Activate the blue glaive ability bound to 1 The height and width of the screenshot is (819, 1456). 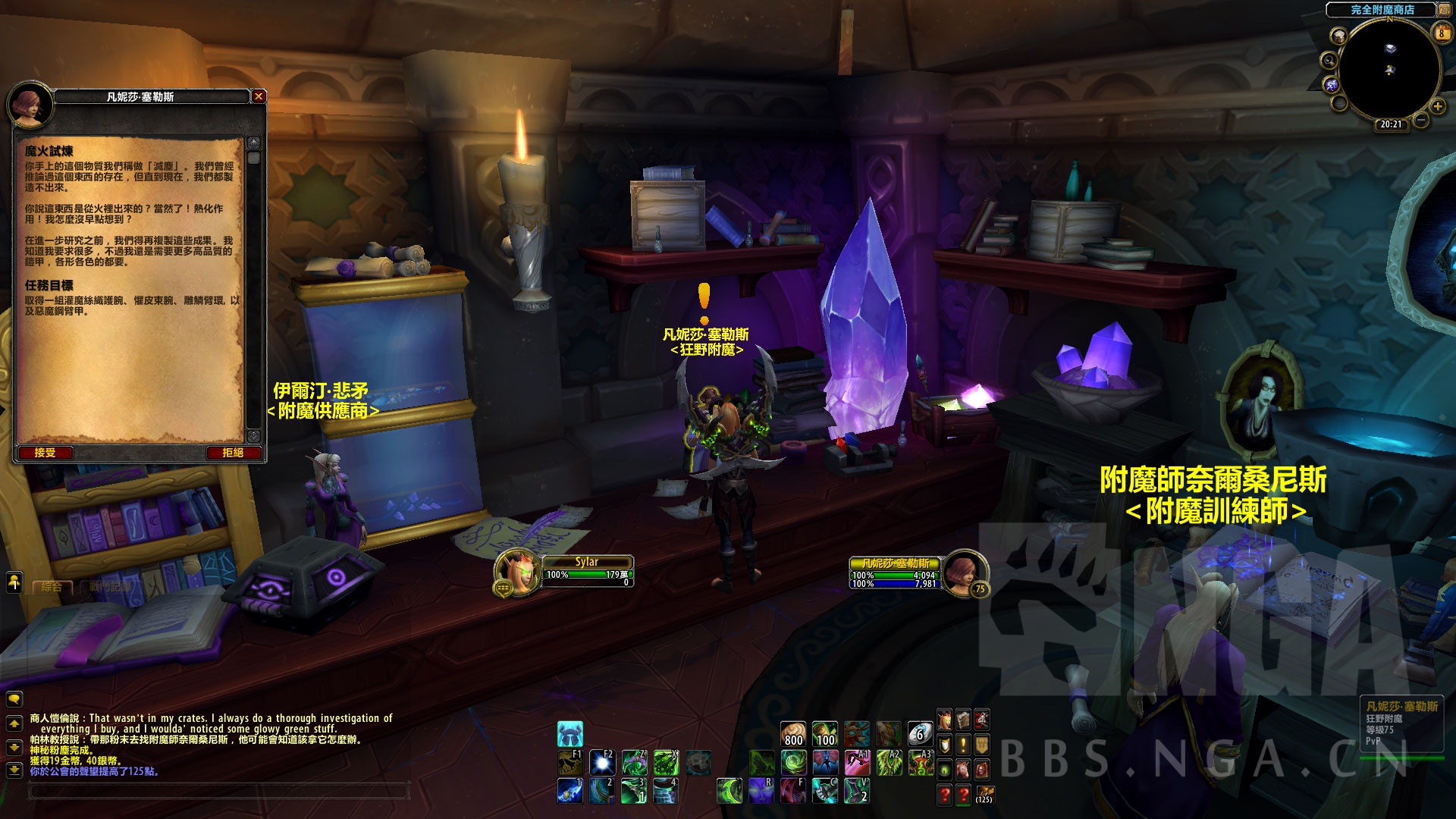(x=570, y=790)
